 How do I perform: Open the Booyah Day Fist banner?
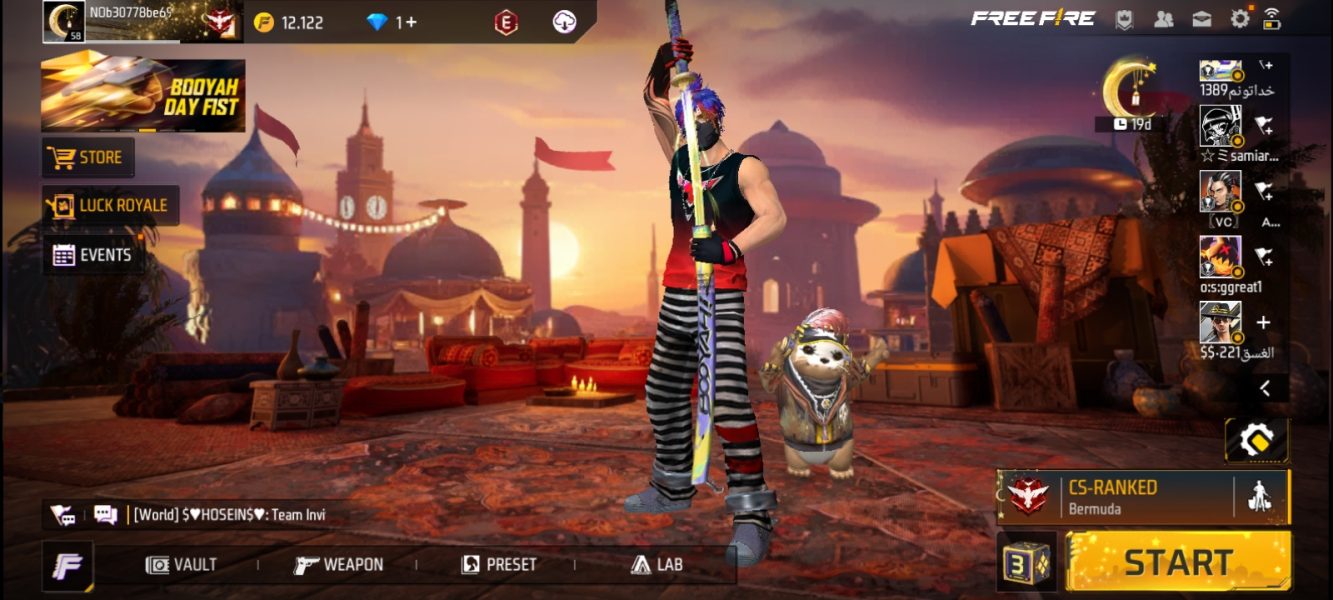(x=143, y=96)
